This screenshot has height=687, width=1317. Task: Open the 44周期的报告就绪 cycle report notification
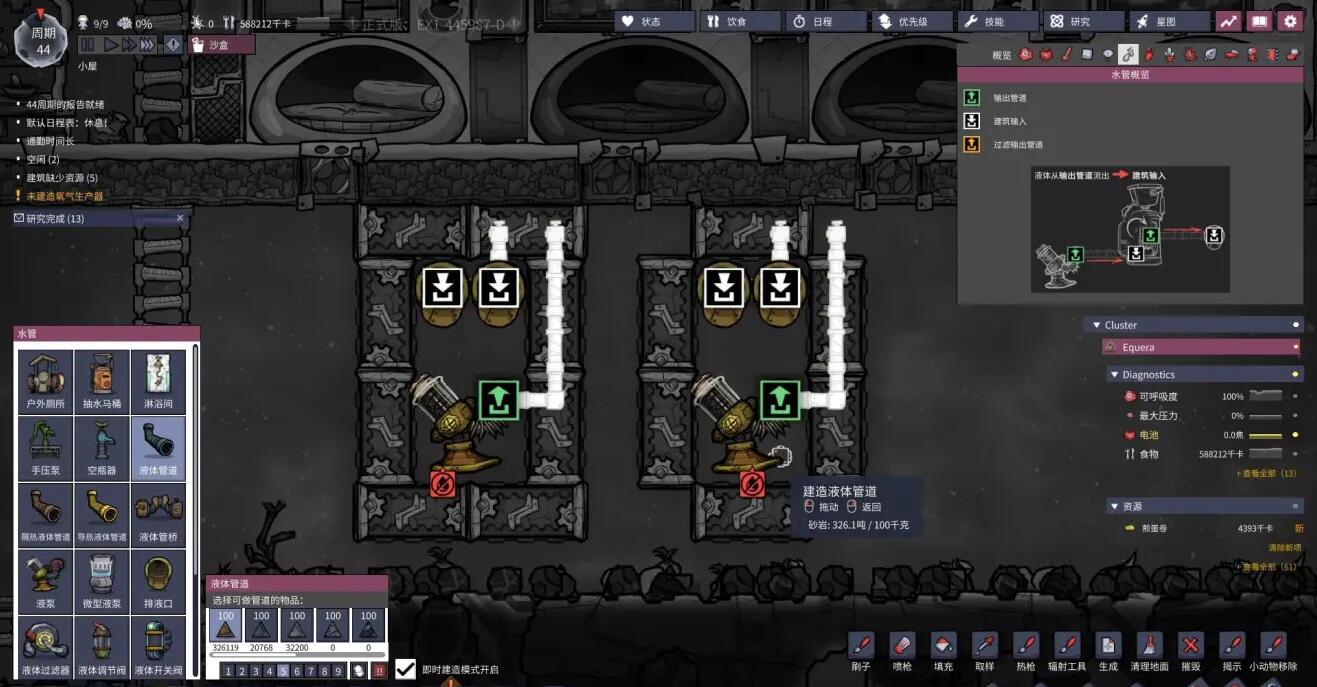[x=65, y=104]
